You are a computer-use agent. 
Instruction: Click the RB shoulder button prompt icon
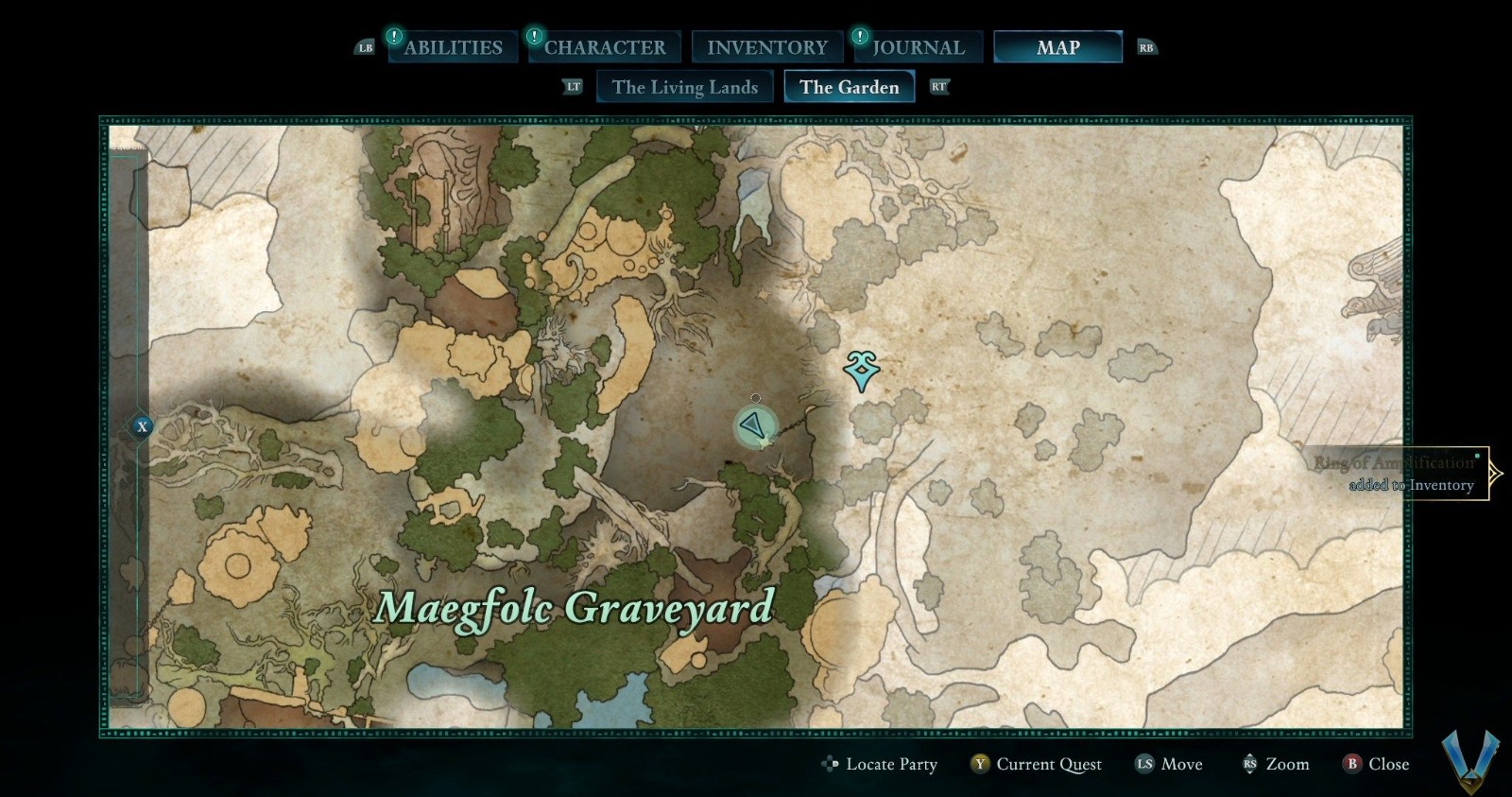(1147, 46)
